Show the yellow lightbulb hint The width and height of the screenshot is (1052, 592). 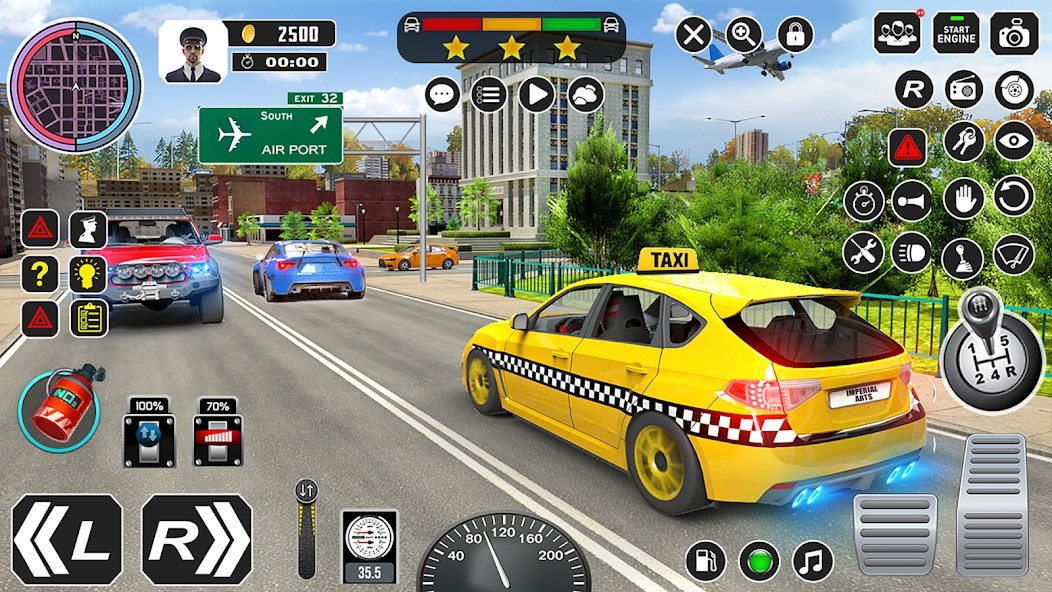coord(88,273)
